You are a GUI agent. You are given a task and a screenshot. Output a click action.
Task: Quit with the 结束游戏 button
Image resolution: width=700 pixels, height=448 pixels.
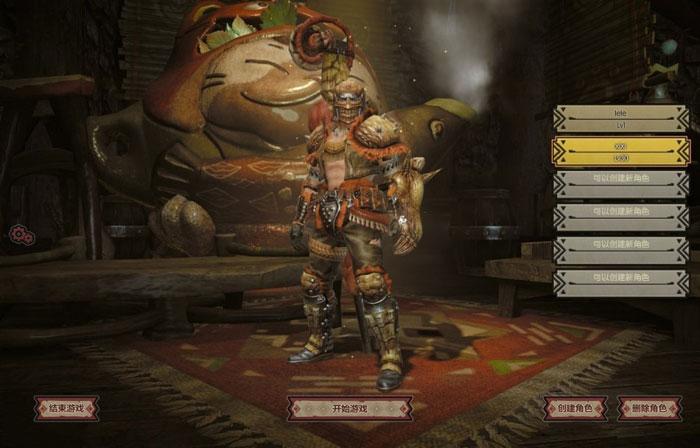[x=66, y=408]
